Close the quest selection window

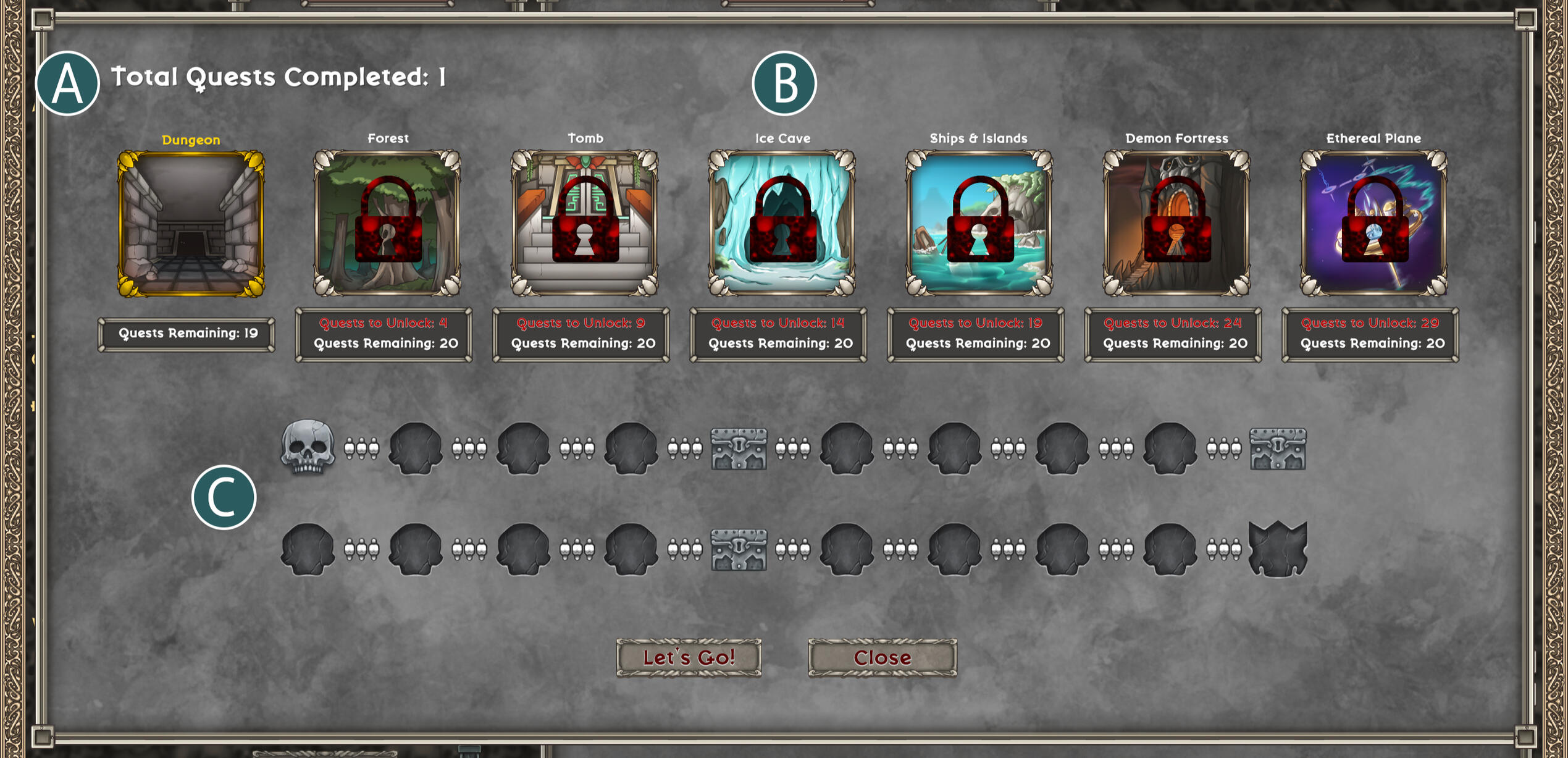coord(882,657)
